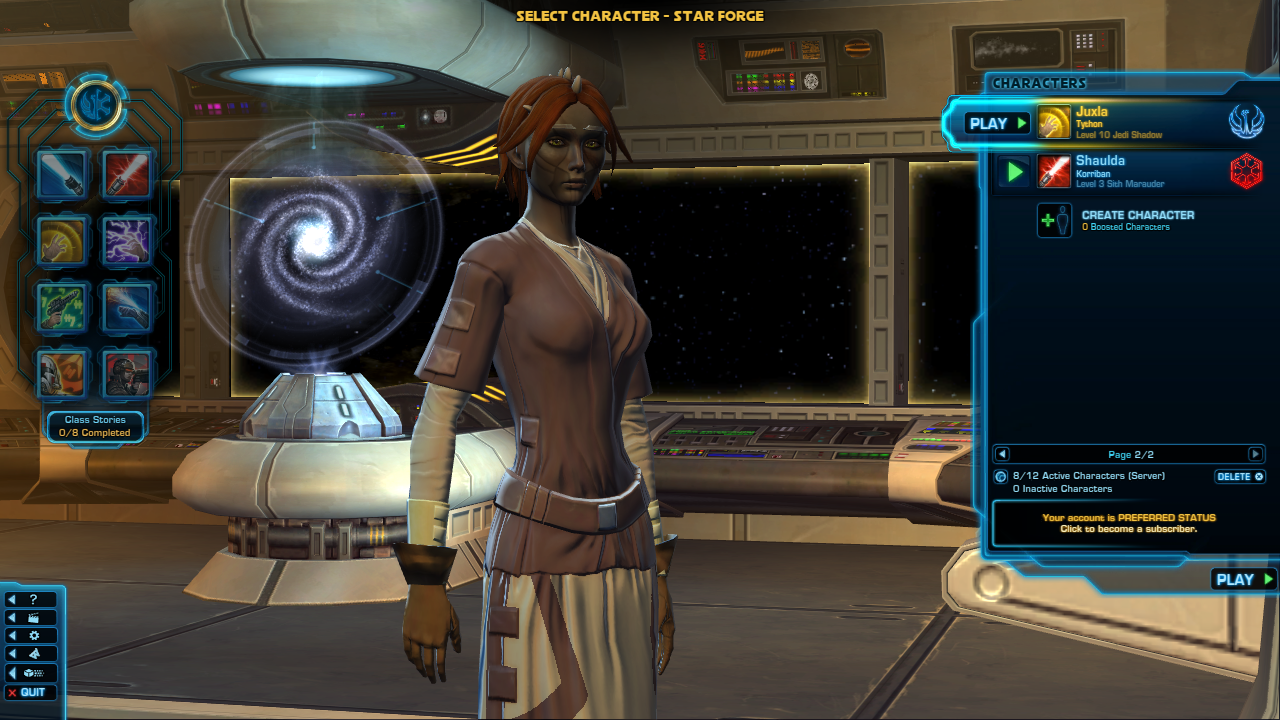Open the cinematics clapperboard menu
This screenshot has height=720, width=1280.
(32, 618)
